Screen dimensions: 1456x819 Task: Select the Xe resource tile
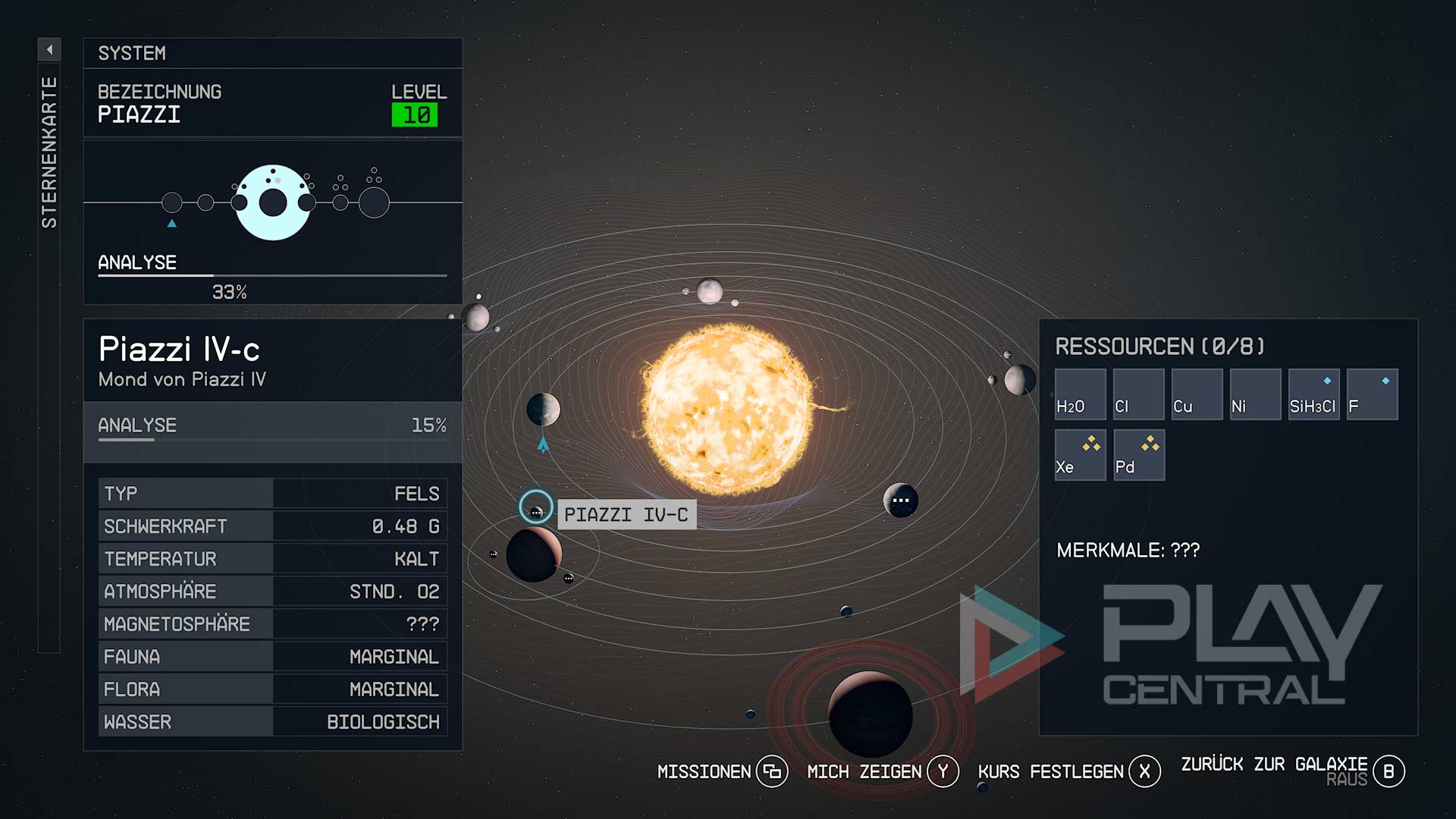pyautogui.click(x=1080, y=455)
